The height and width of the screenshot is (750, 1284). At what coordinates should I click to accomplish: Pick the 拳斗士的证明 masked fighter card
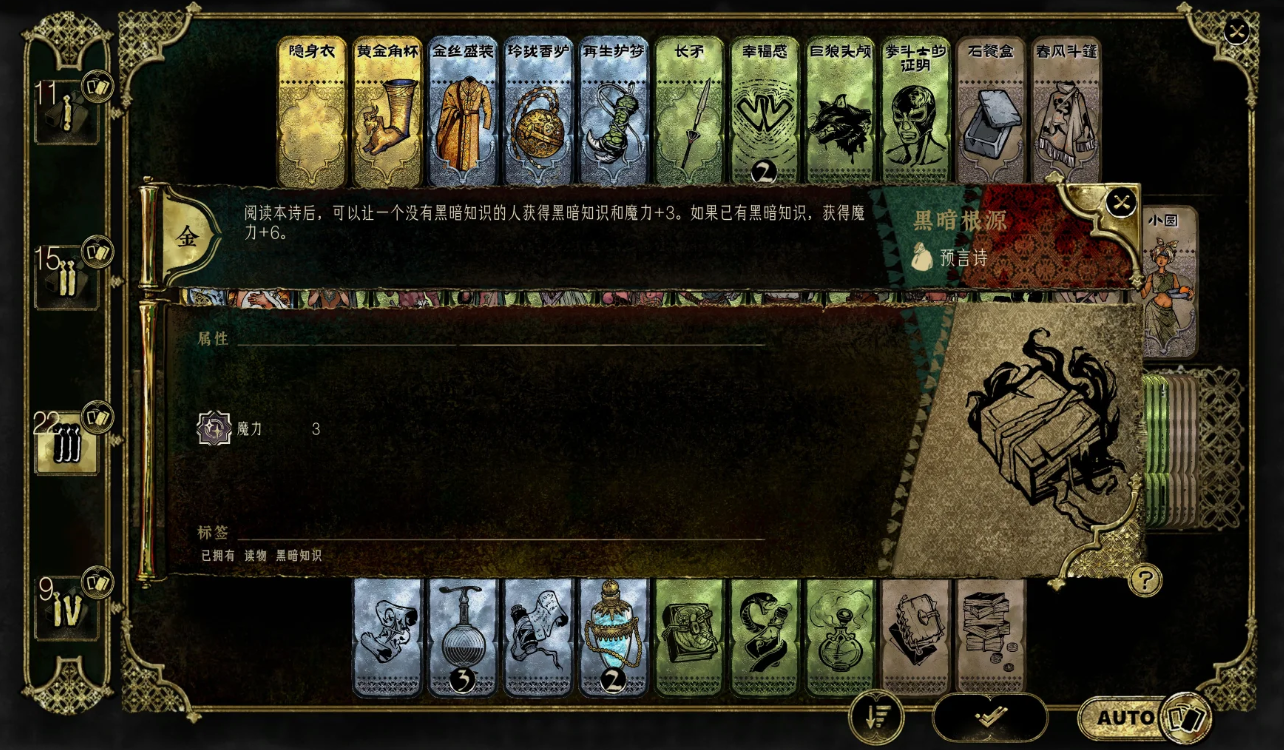tap(915, 112)
